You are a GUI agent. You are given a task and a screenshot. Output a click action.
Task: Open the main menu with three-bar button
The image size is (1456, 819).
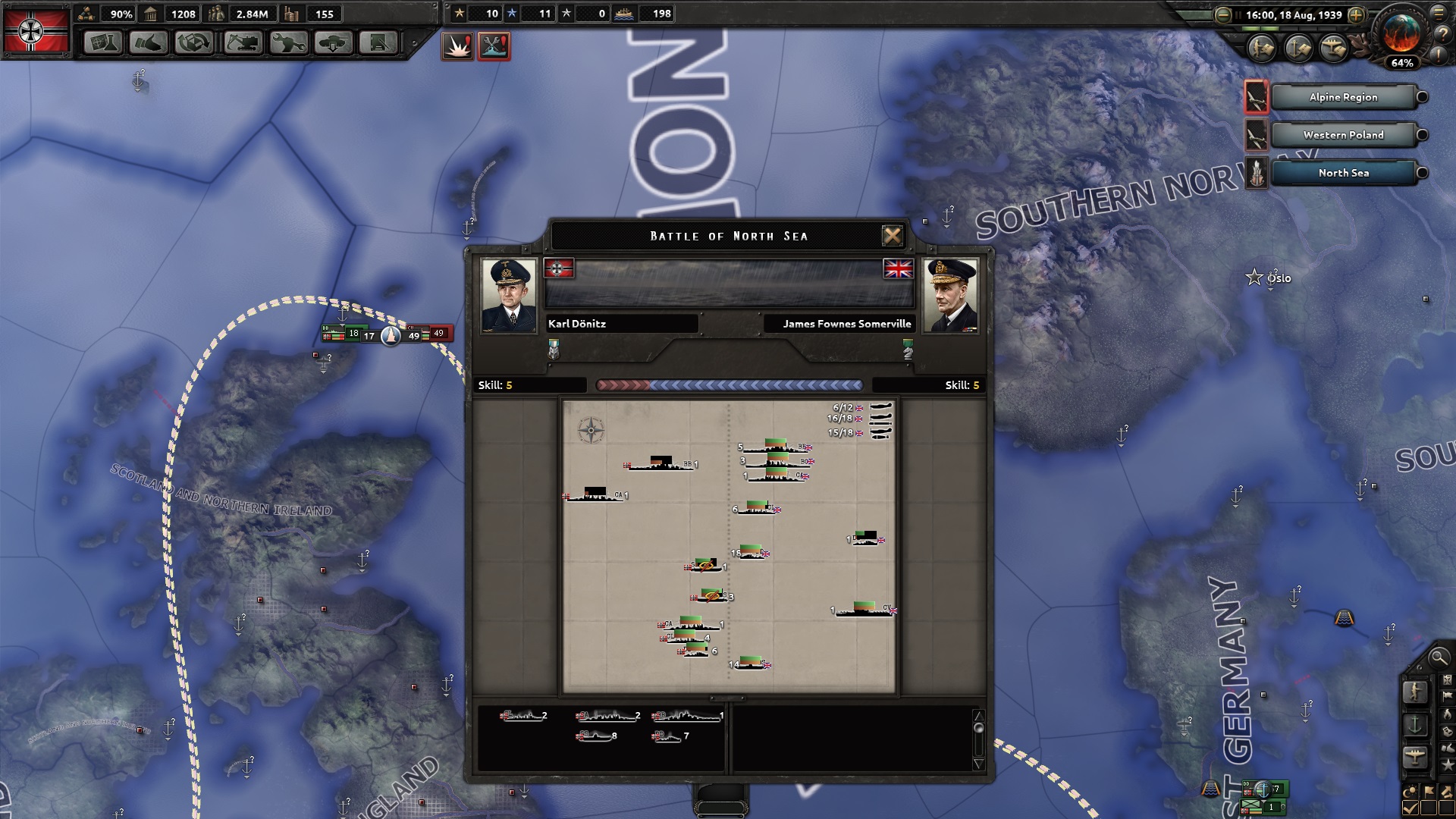coord(1439,13)
